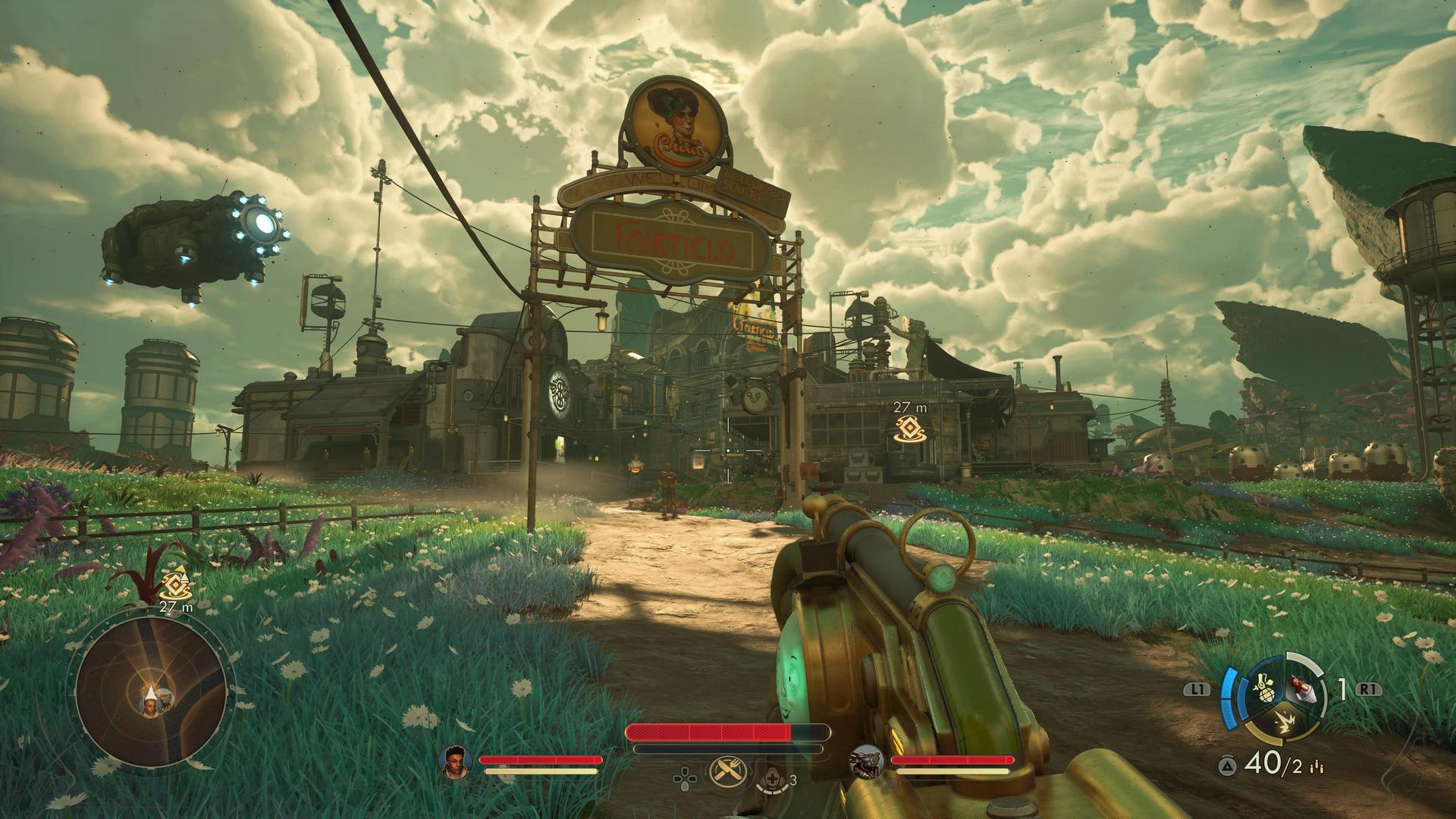
Task: Choose the grenade gadget segment
Action: 1264,690
